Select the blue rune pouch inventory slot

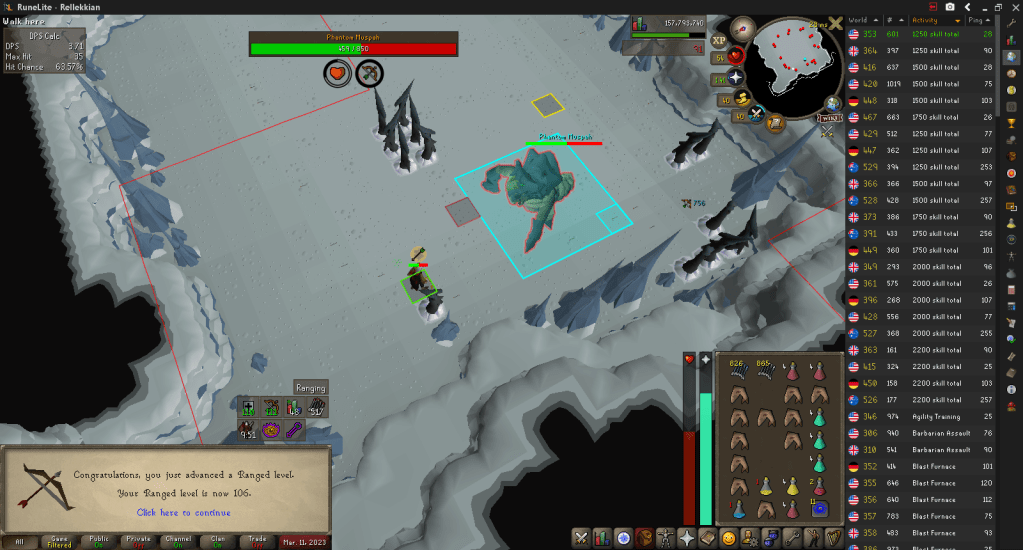tap(821, 508)
